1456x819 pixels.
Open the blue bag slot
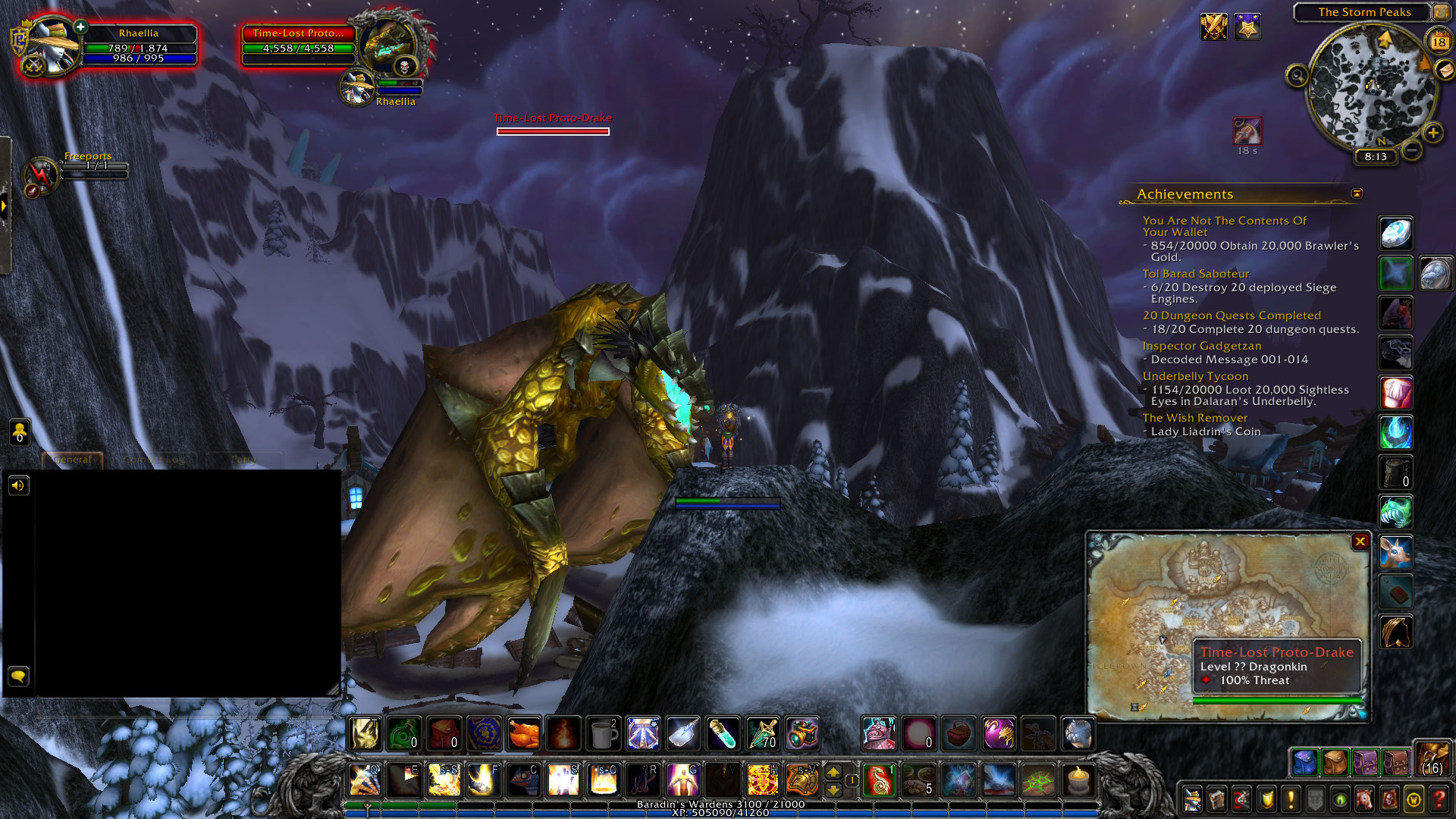click(x=1304, y=762)
